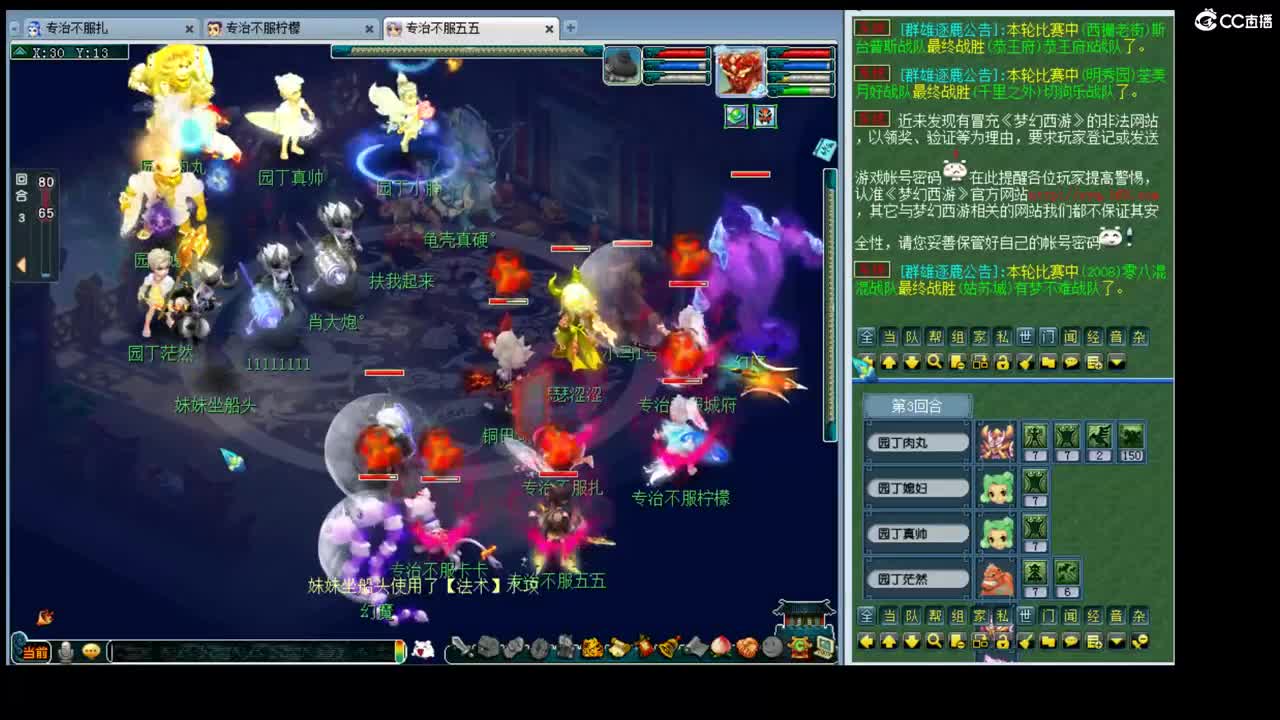The image size is (1280, 720).
Task: Toggle the 世 world chat channel filter
Action: tap(1024, 337)
